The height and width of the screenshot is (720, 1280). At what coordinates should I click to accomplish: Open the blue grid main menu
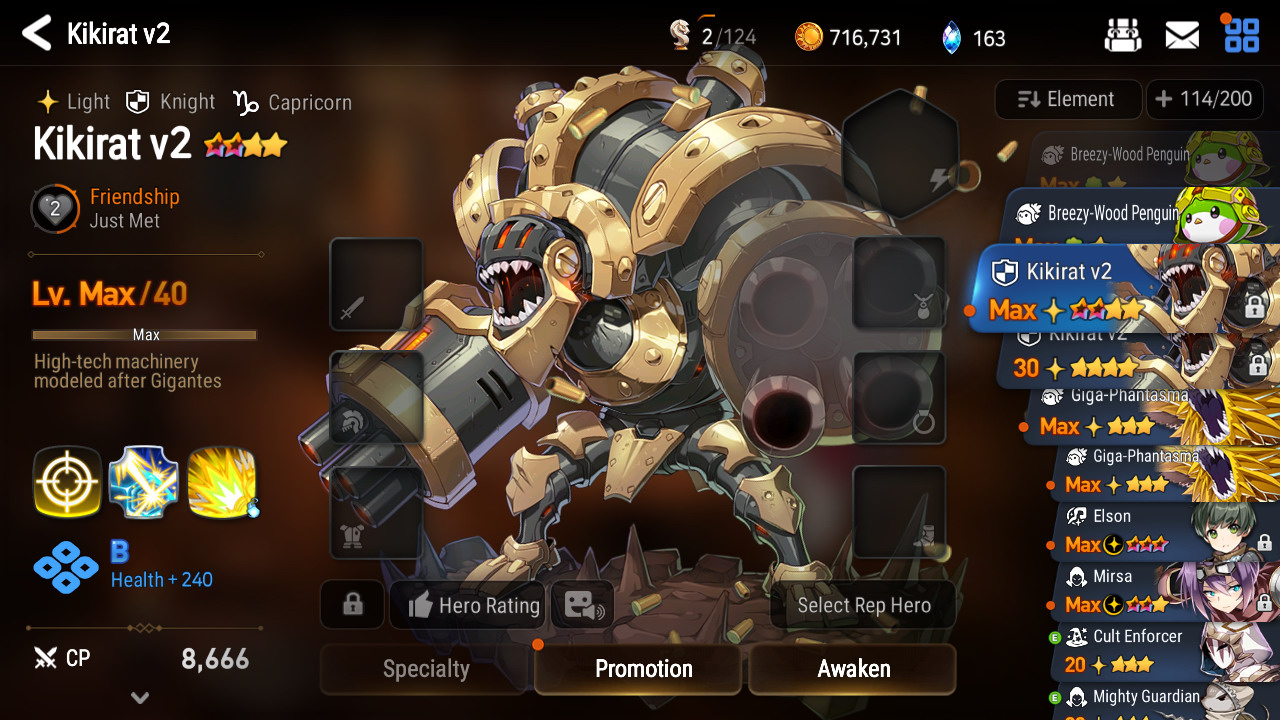(x=1242, y=36)
